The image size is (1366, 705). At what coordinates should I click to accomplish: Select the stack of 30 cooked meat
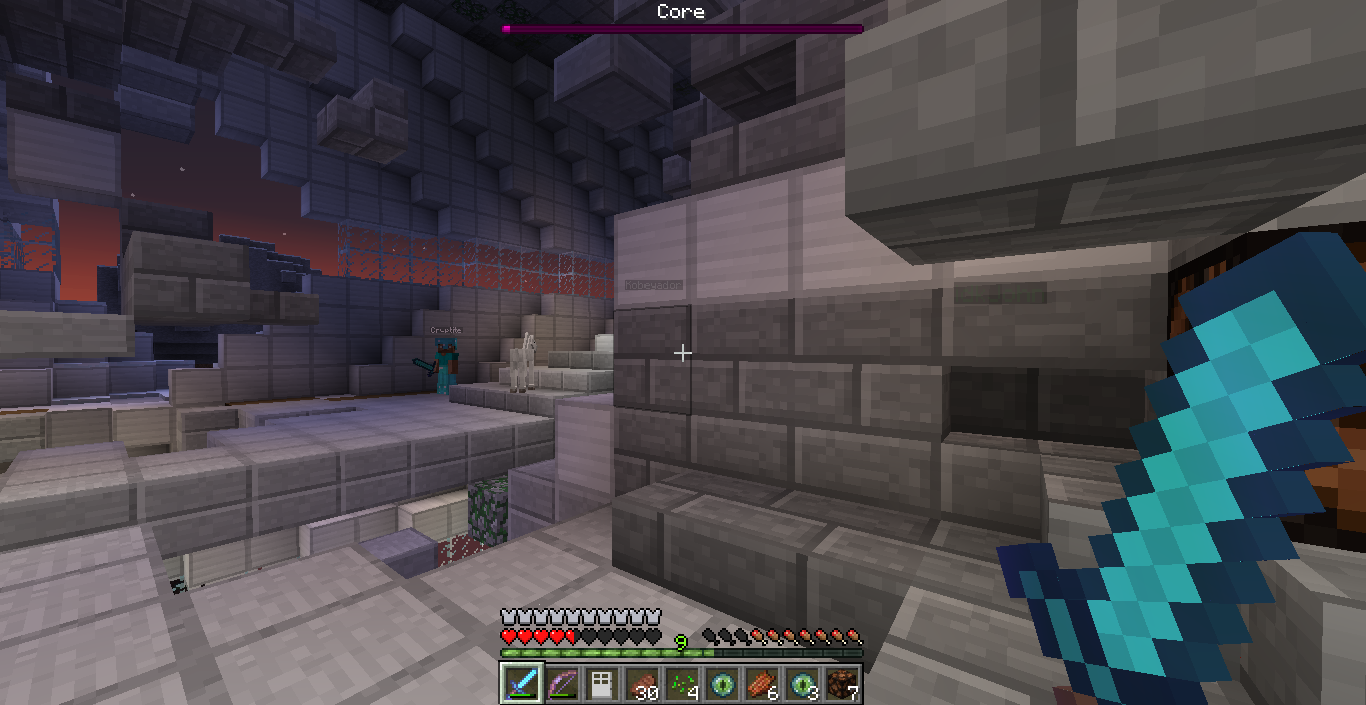[642, 683]
